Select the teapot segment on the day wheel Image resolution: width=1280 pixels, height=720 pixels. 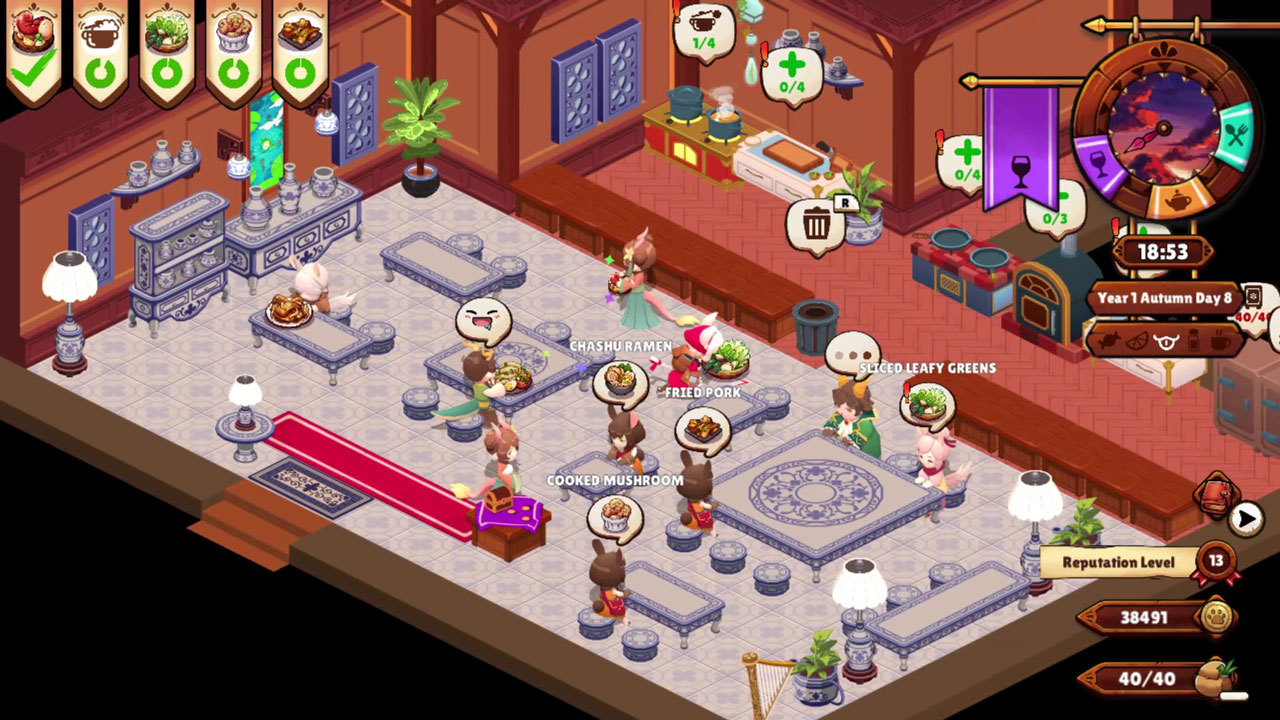click(x=1178, y=198)
